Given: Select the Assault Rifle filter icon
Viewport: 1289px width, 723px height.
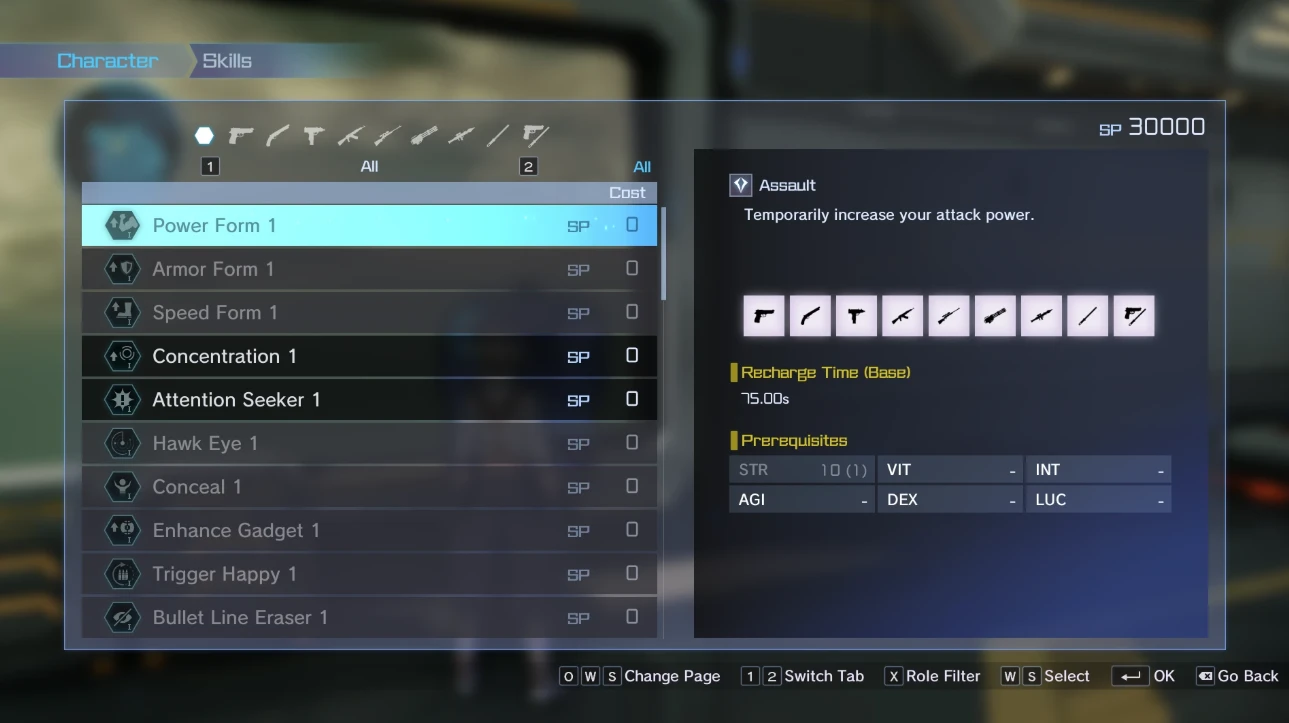Looking at the screenshot, I should [x=349, y=135].
